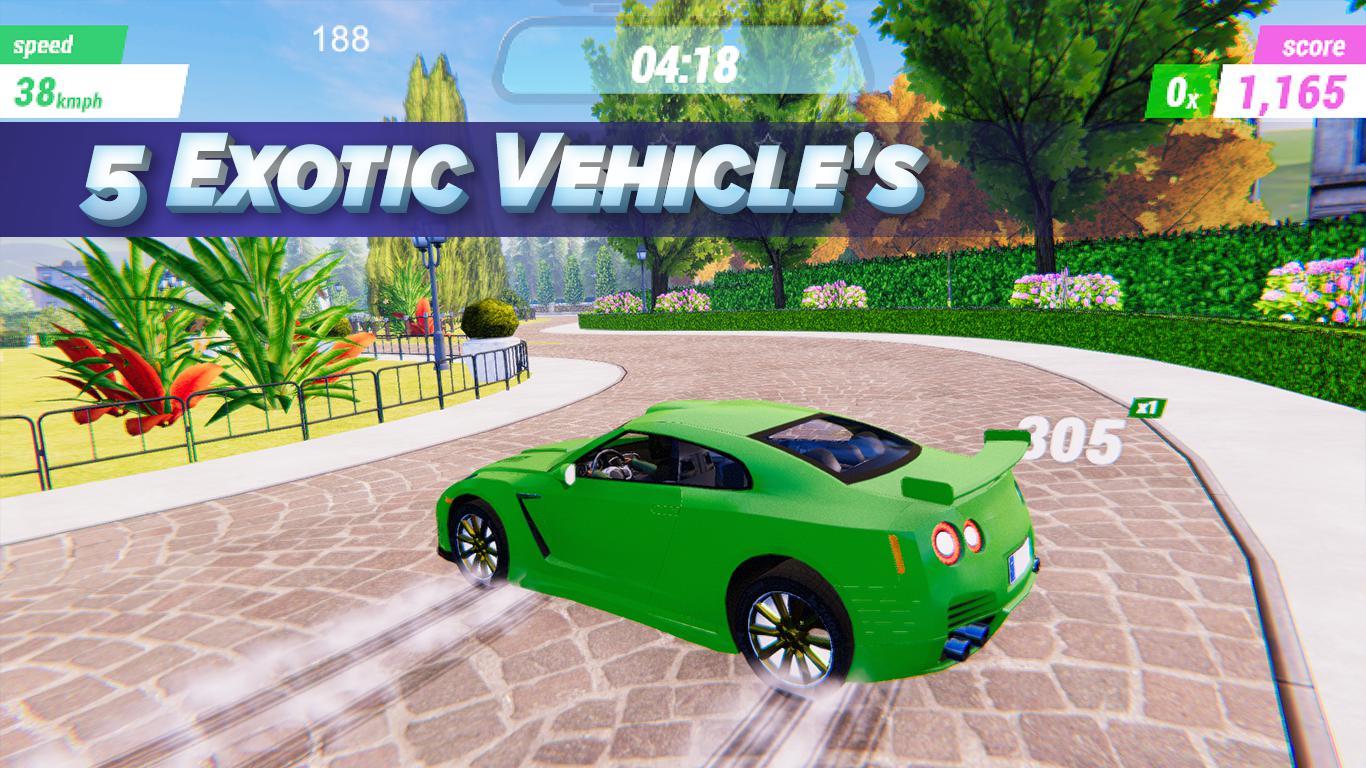Click the green 0x multiplier badge
1366x768 pixels.
pos(1184,88)
